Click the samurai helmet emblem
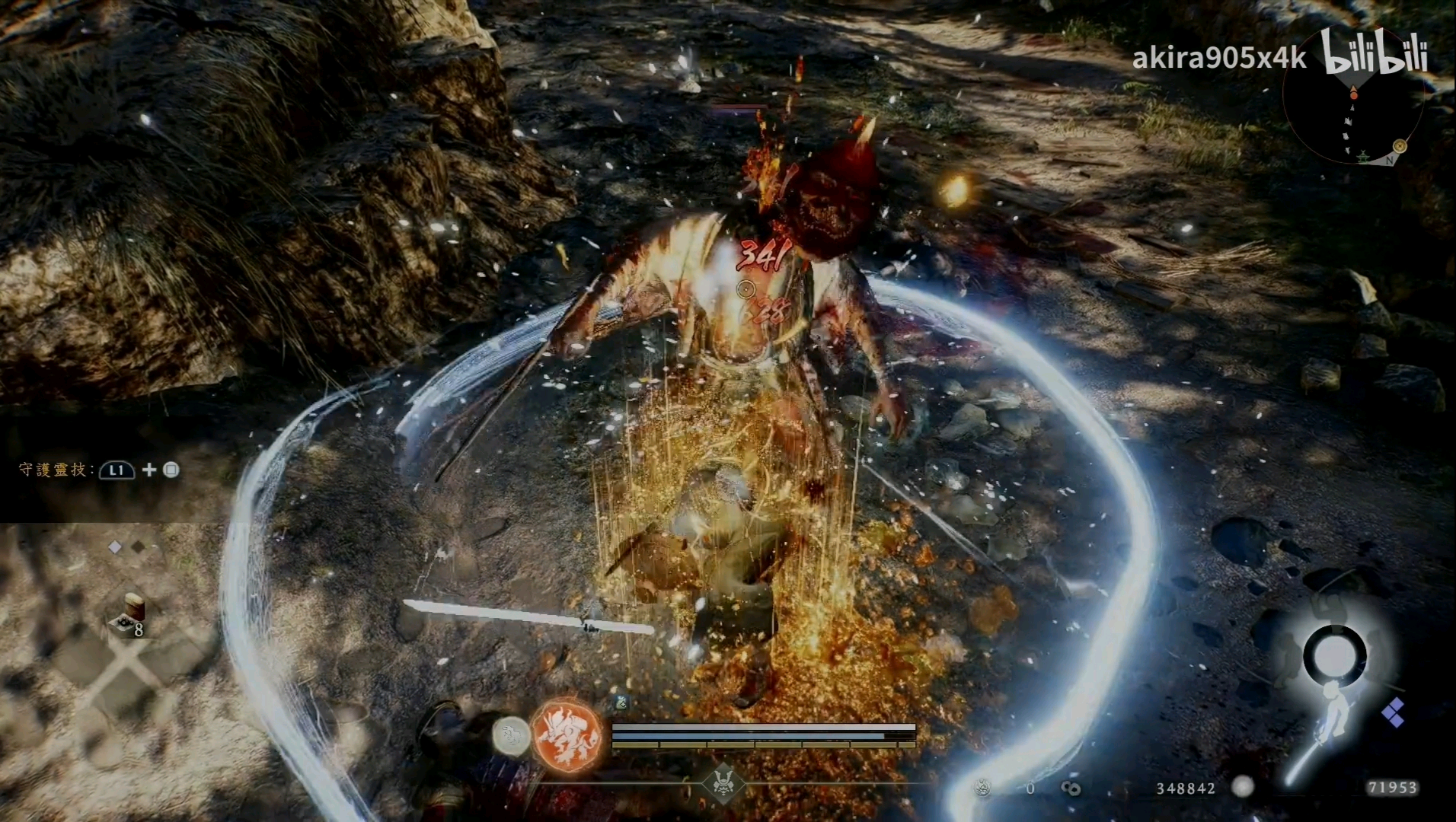1456x822 pixels. (x=722, y=783)
